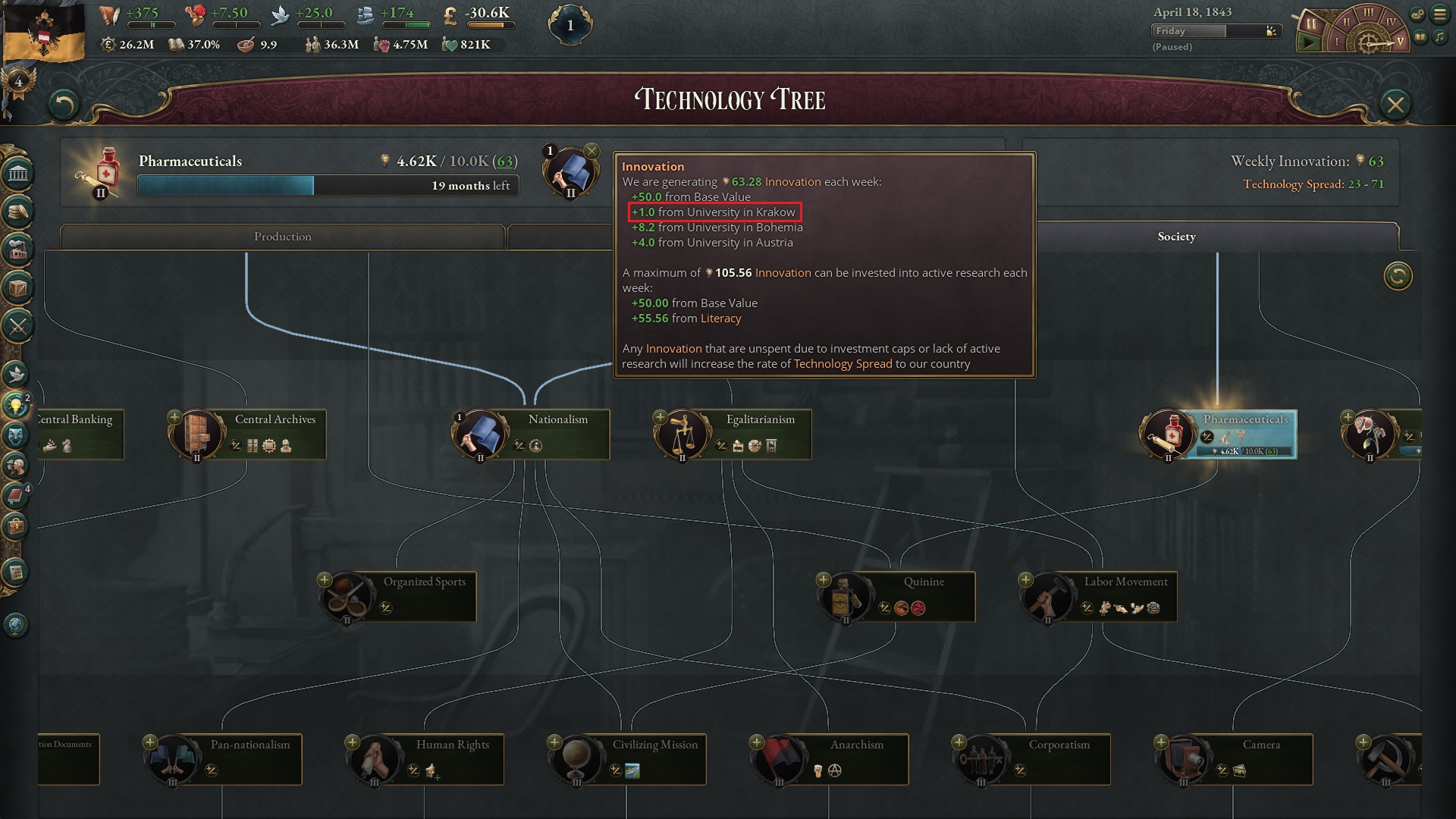Unpause the game with the play button
This screenshot has width=1456, height=819.
tap(1310, 42)
